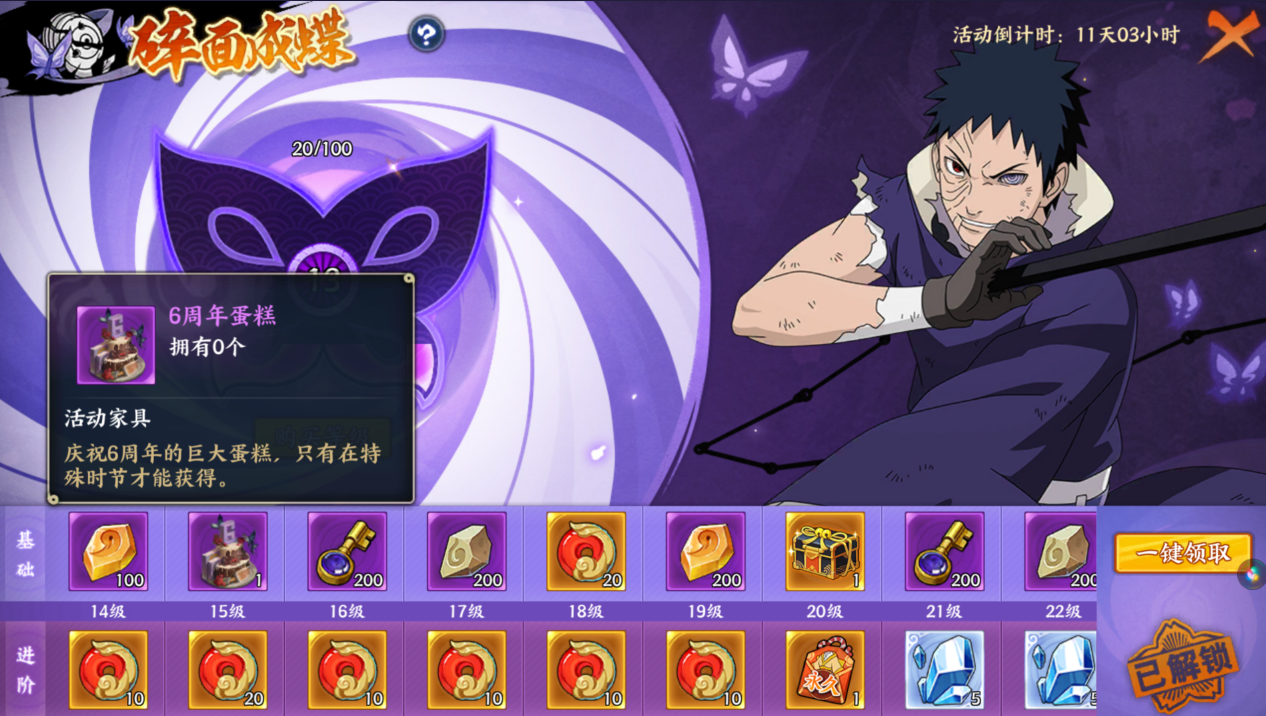Viewport: 1266px width, 716px height.
Task: Tap the cake icon in the item tooltip
Action: pyautogui.click(x=116, y=345)
